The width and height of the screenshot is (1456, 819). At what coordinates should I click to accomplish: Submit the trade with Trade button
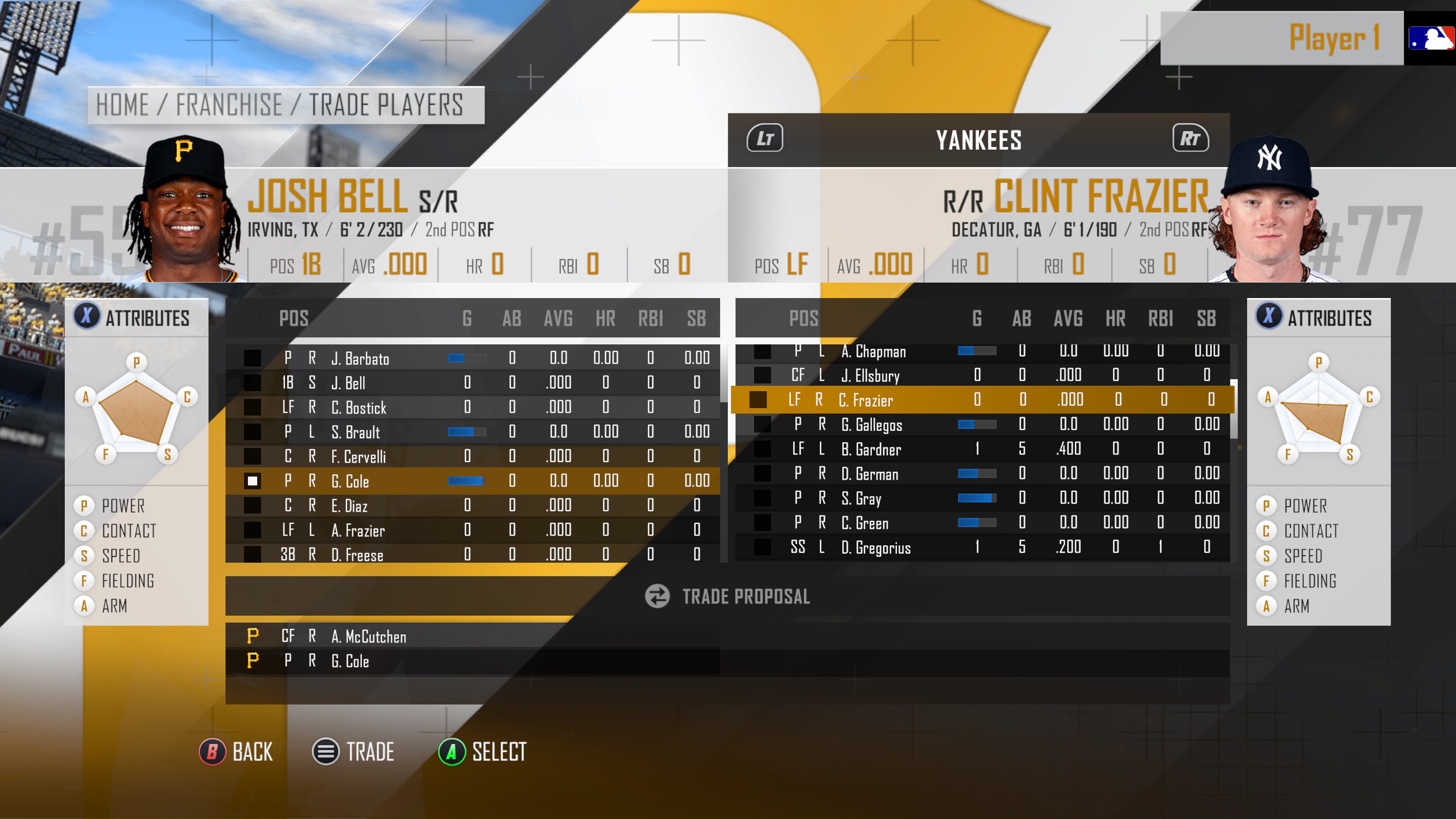click(353, 752)
